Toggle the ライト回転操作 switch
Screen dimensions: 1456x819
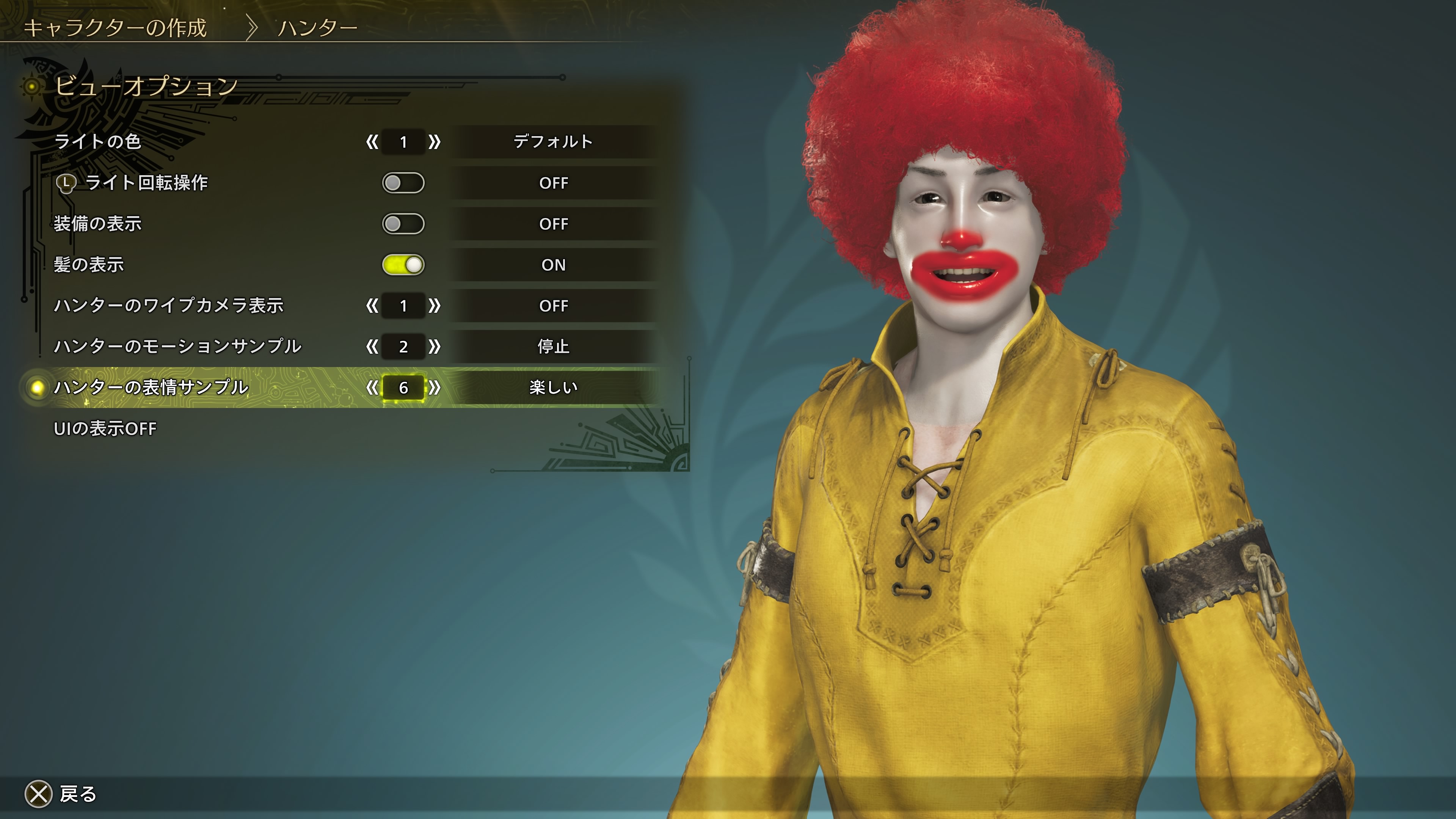(403, 183)
